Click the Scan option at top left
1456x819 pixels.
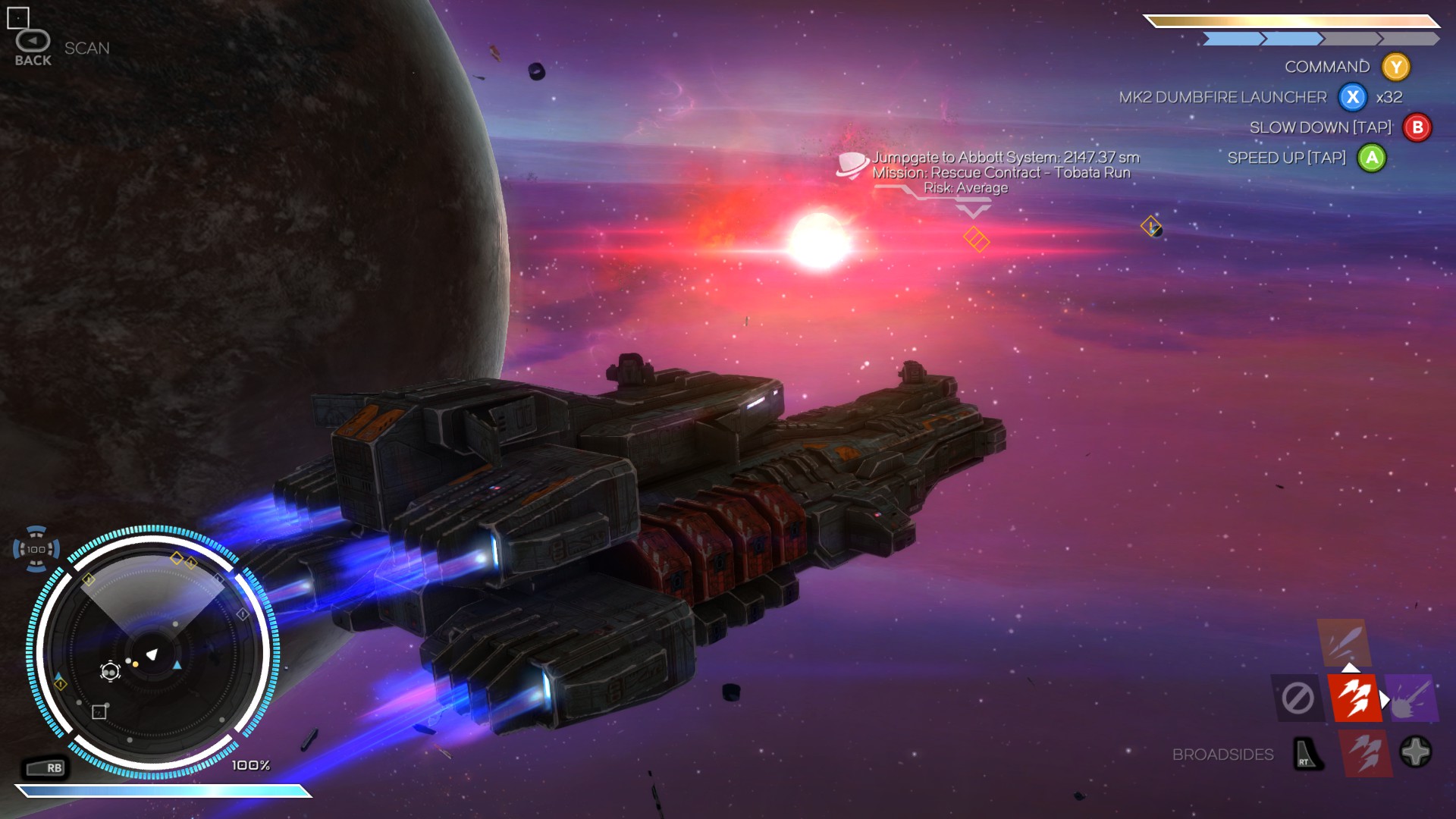[86, 47]
